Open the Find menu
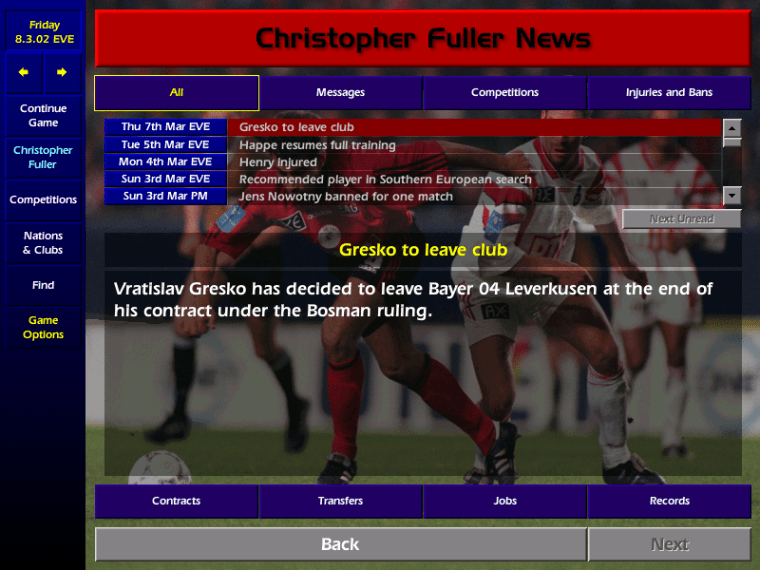This screenshot has width=760, height=570. coord(43,285)
